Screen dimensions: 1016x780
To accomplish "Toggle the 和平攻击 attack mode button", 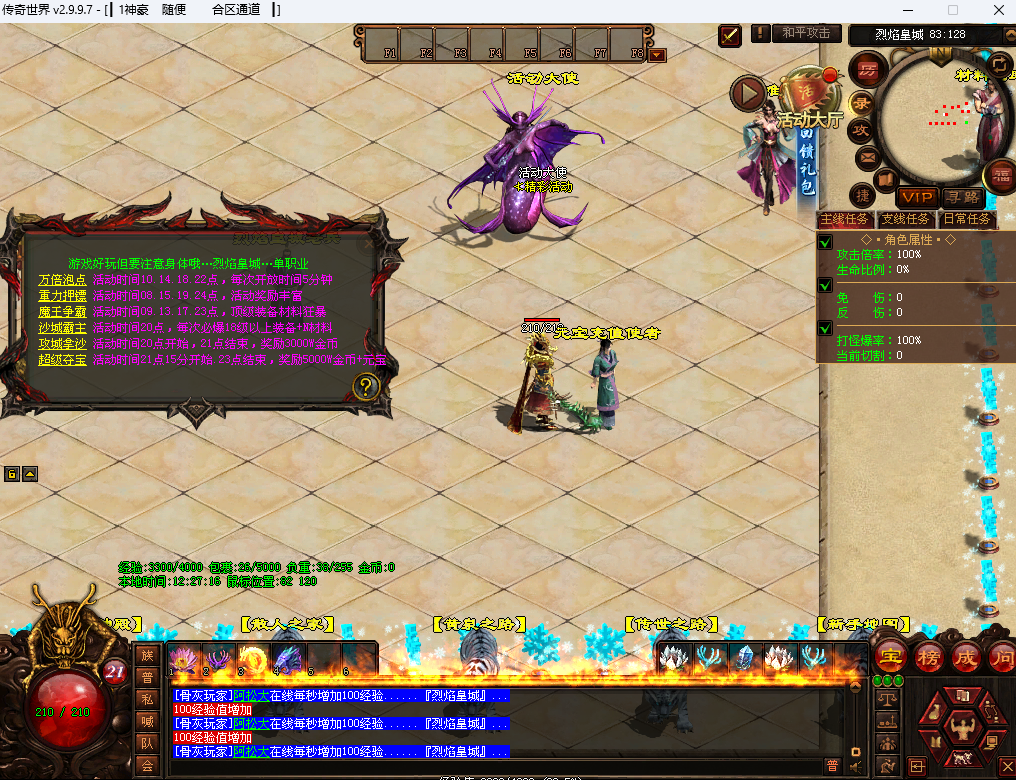I will click(807, 33).
